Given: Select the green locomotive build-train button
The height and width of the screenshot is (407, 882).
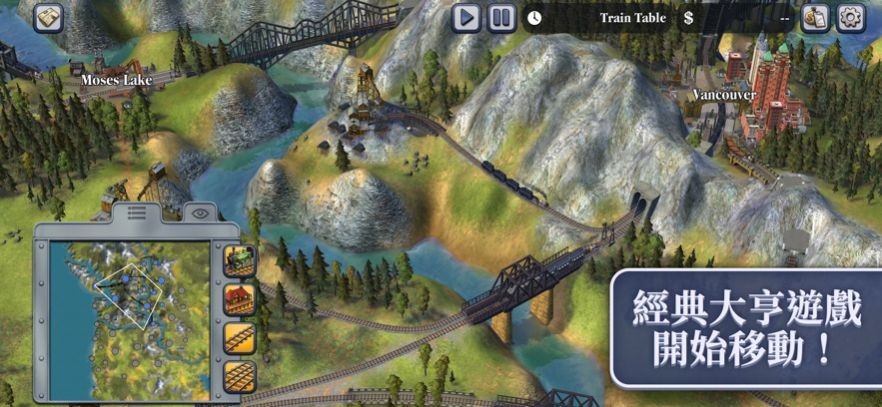Looking at the screenshot, I should [240, 260].
